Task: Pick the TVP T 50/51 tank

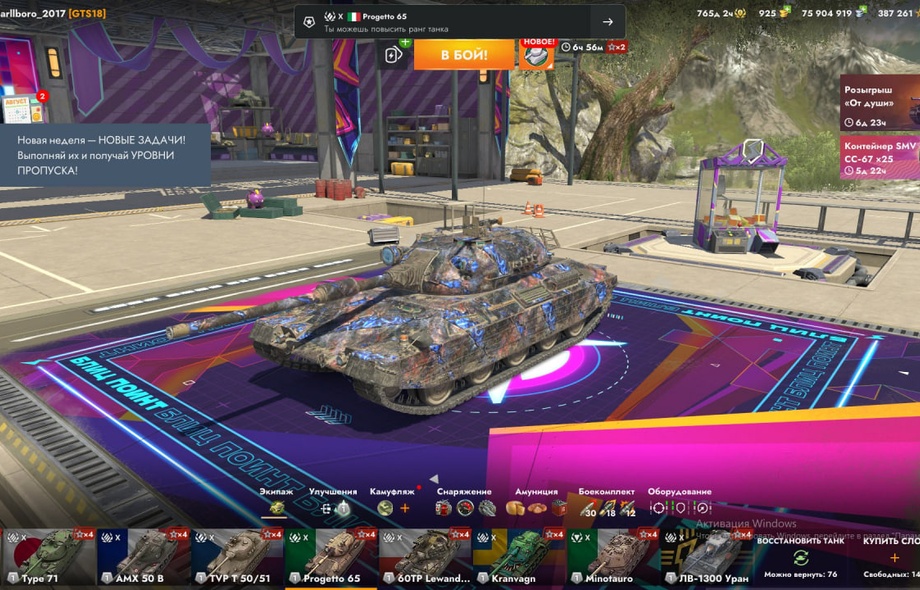Action: [236, 556]
